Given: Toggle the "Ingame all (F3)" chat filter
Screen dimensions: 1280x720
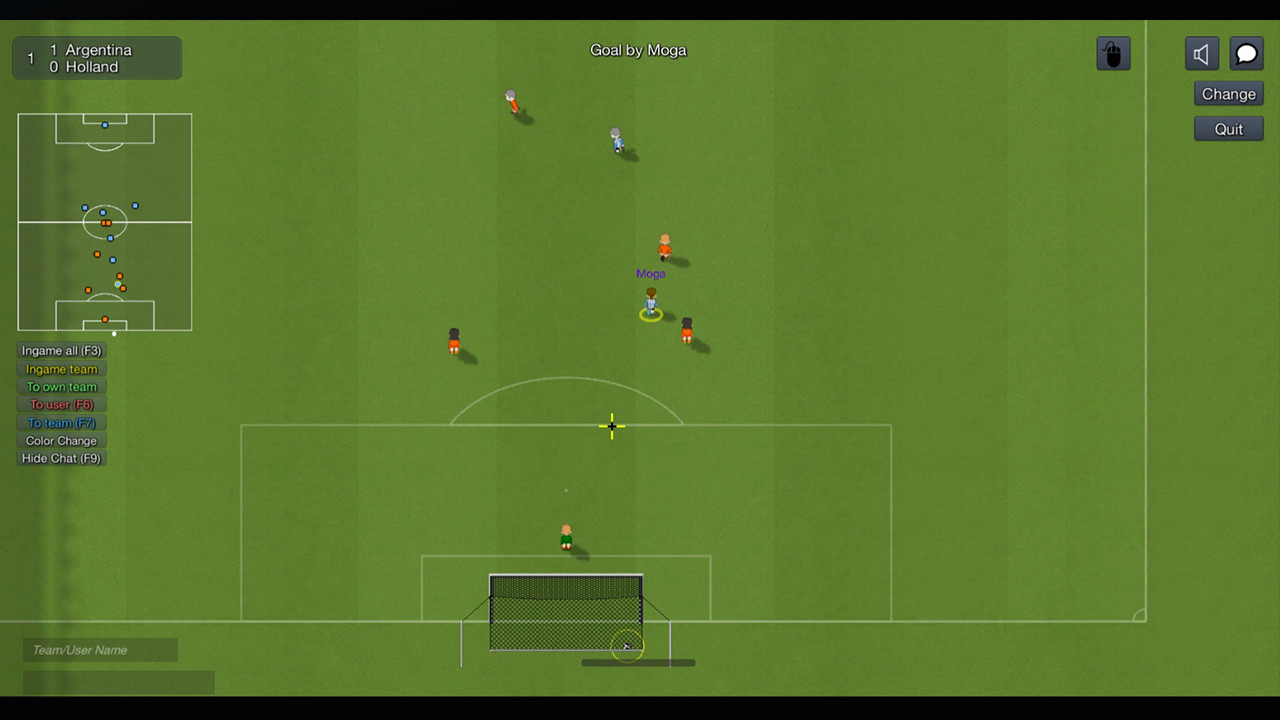Looking at the screenshot, I should click(61, 350).
